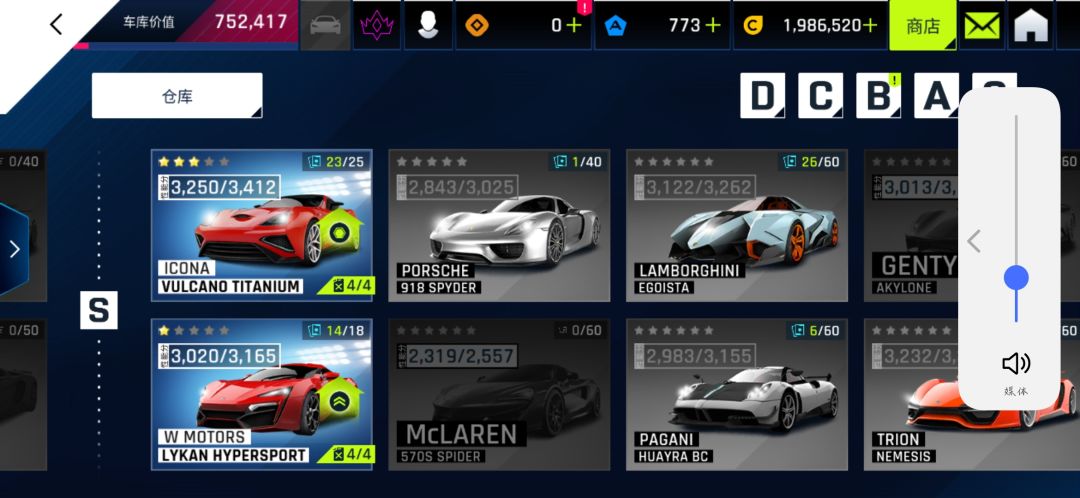Viewport: 1080px width, 498px height.
Task: Choose the McLaren 570S Spider card
Action: [498, 394]
